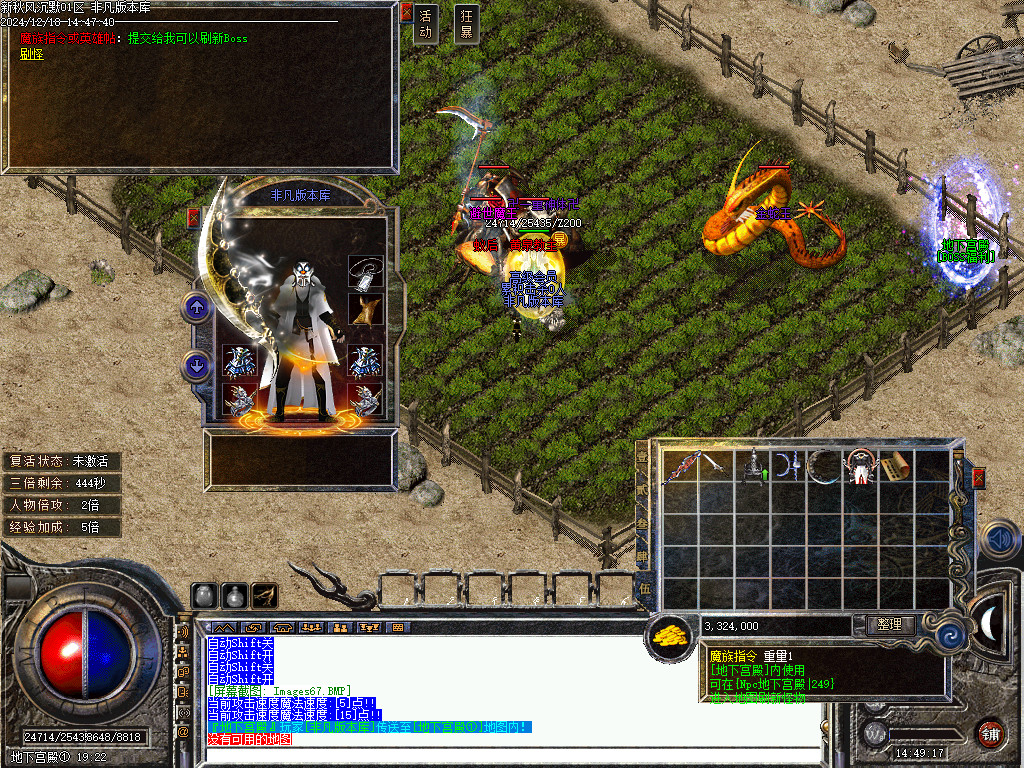Viewport: 1024px width, 768px height.
Task: Open the 活动 events button
Action: pos(426,24)
